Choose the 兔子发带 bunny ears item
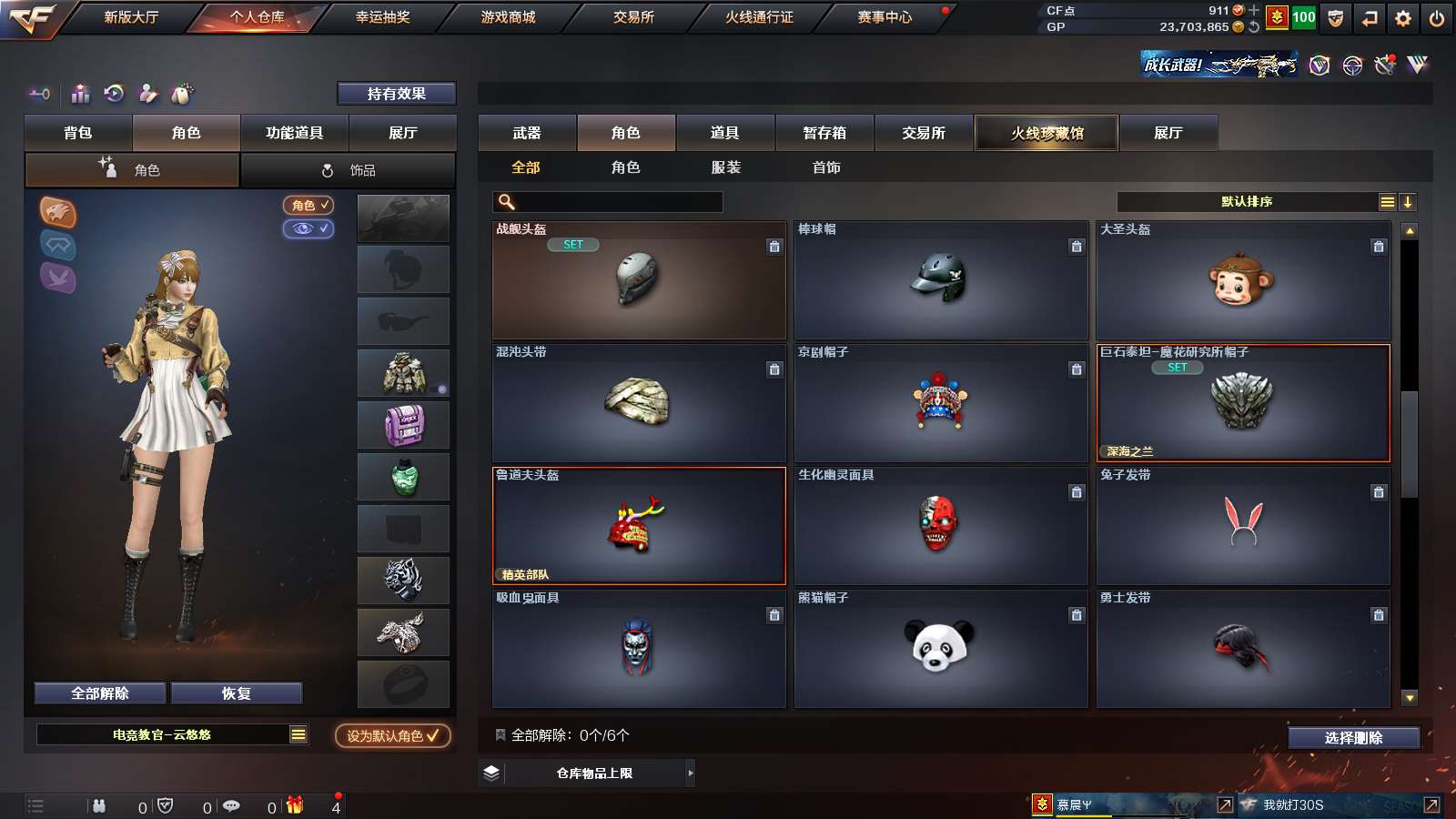This screenshot has width=1456, height=819. (1242, 525)
